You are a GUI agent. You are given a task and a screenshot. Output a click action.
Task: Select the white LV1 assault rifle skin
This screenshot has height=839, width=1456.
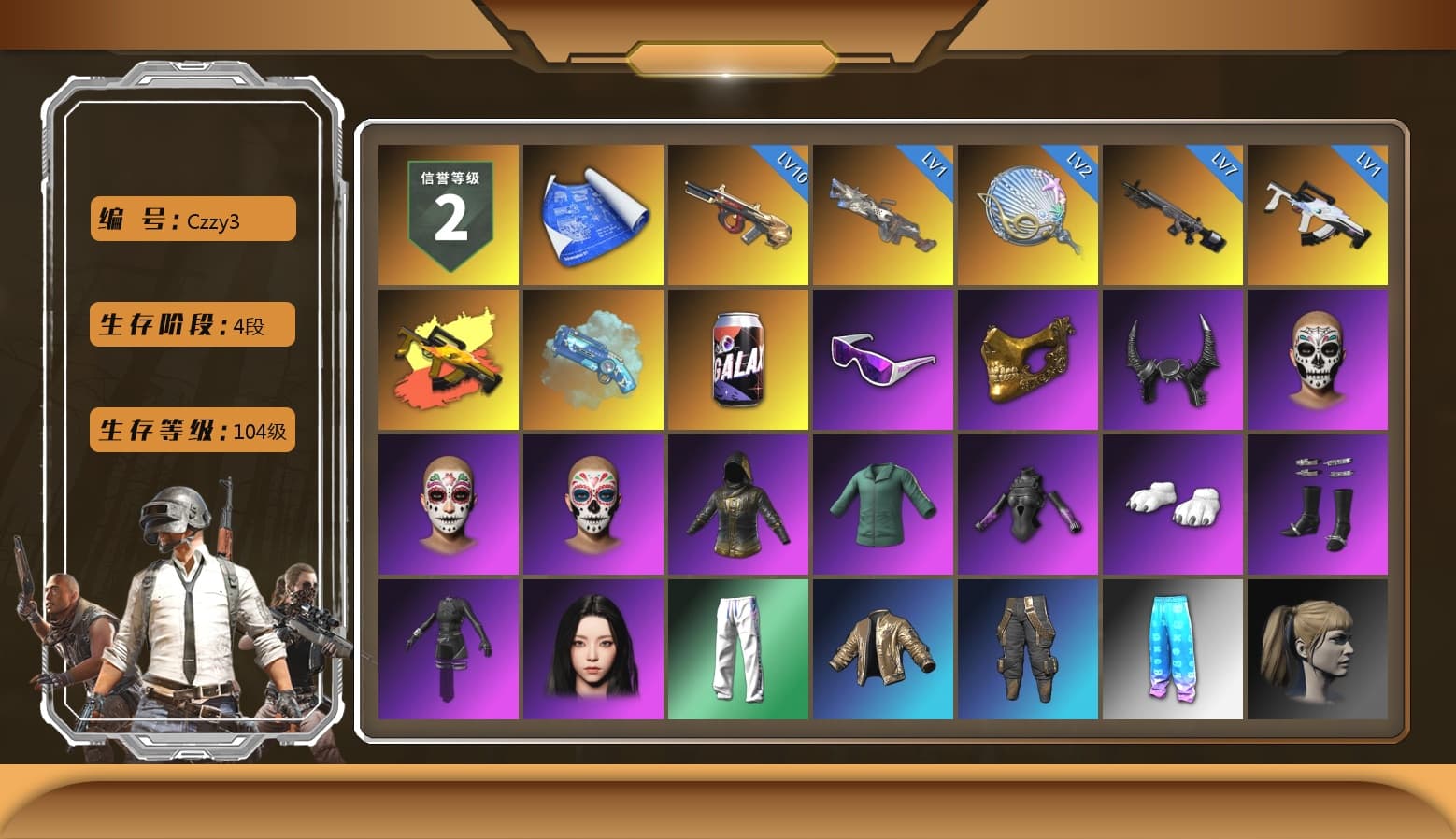pyautogui.click(x=1318, y=215)
